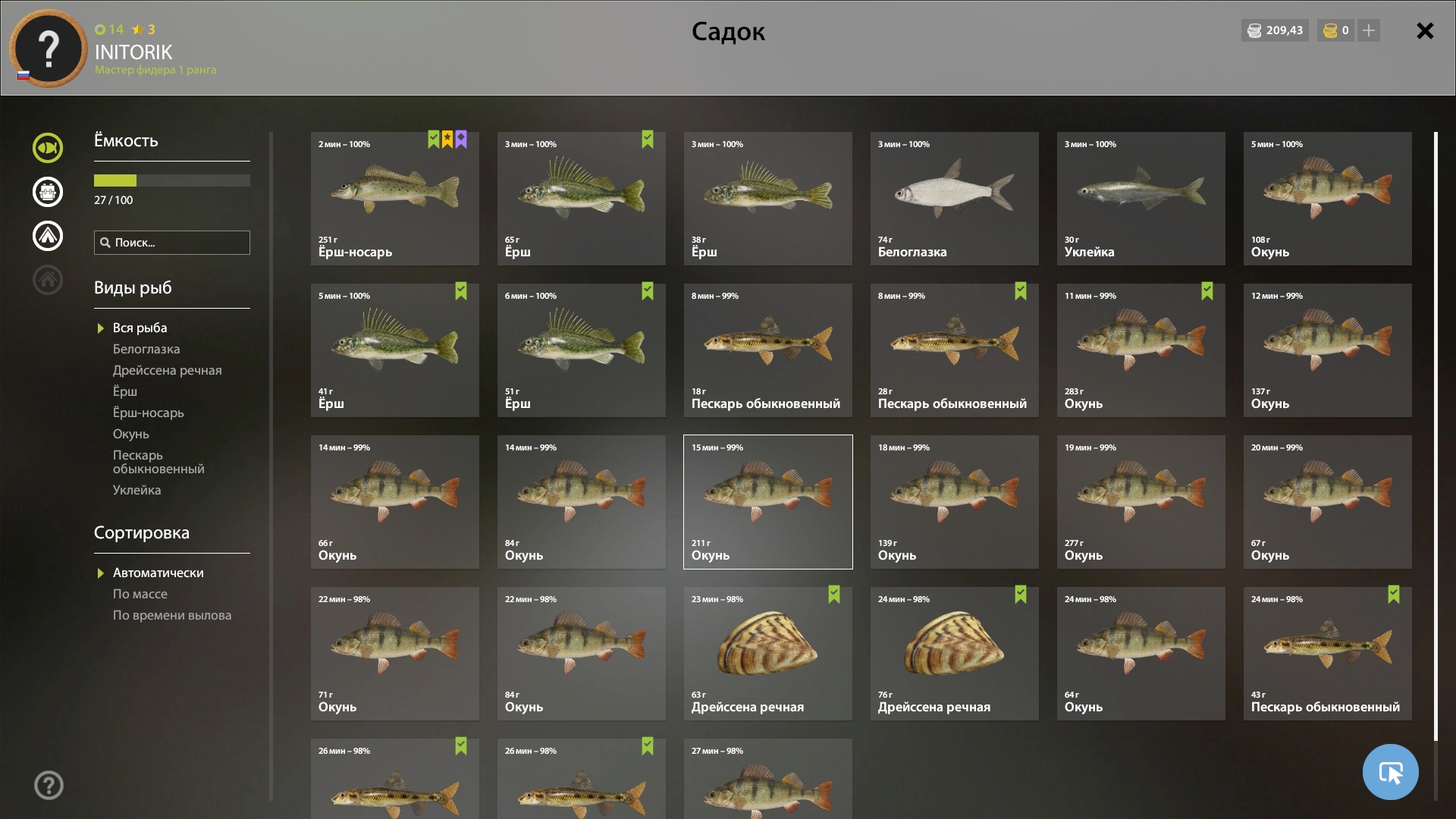This screenshot has width=1456, height=819.
Task: Choose the 283 г Окунь card
Action: click(1141, 350)
